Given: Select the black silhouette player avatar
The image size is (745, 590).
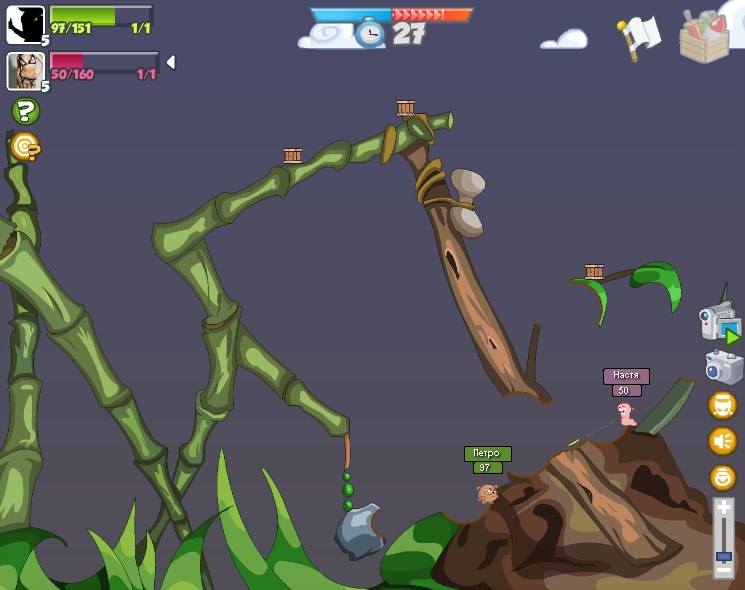Looking at the screenshot, I should pos(25,24).
